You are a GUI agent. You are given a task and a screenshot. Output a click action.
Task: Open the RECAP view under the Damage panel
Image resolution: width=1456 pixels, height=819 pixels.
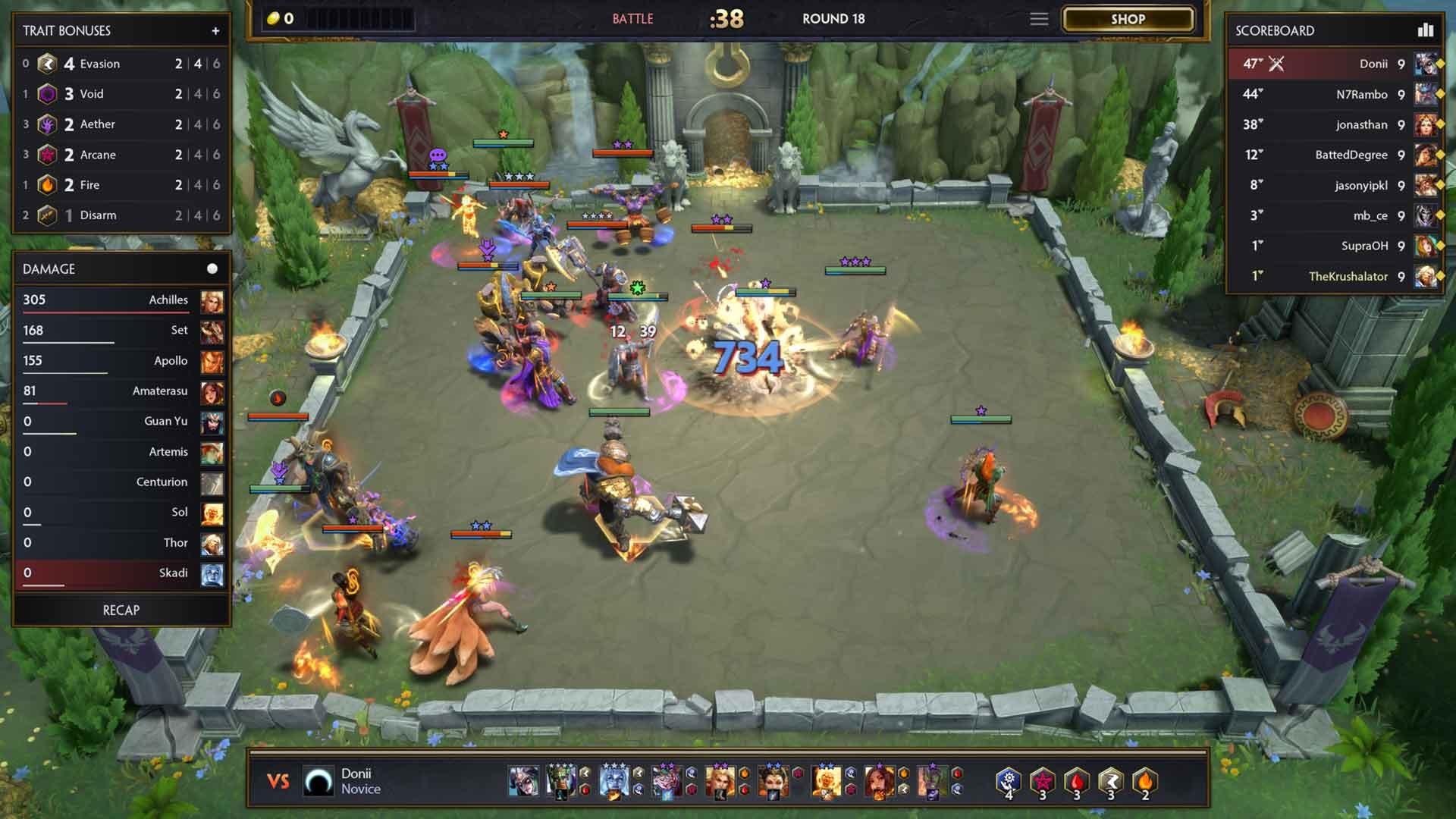click(x=121, y=609)
